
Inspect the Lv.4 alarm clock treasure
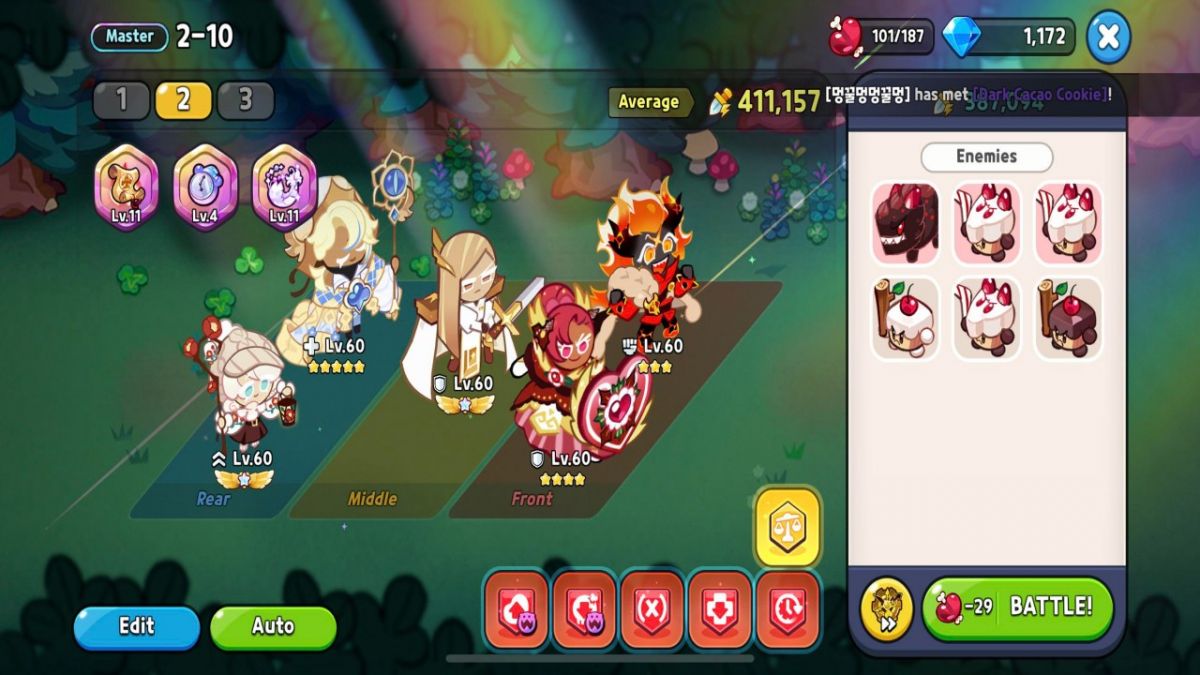click(x=205, y=187)
